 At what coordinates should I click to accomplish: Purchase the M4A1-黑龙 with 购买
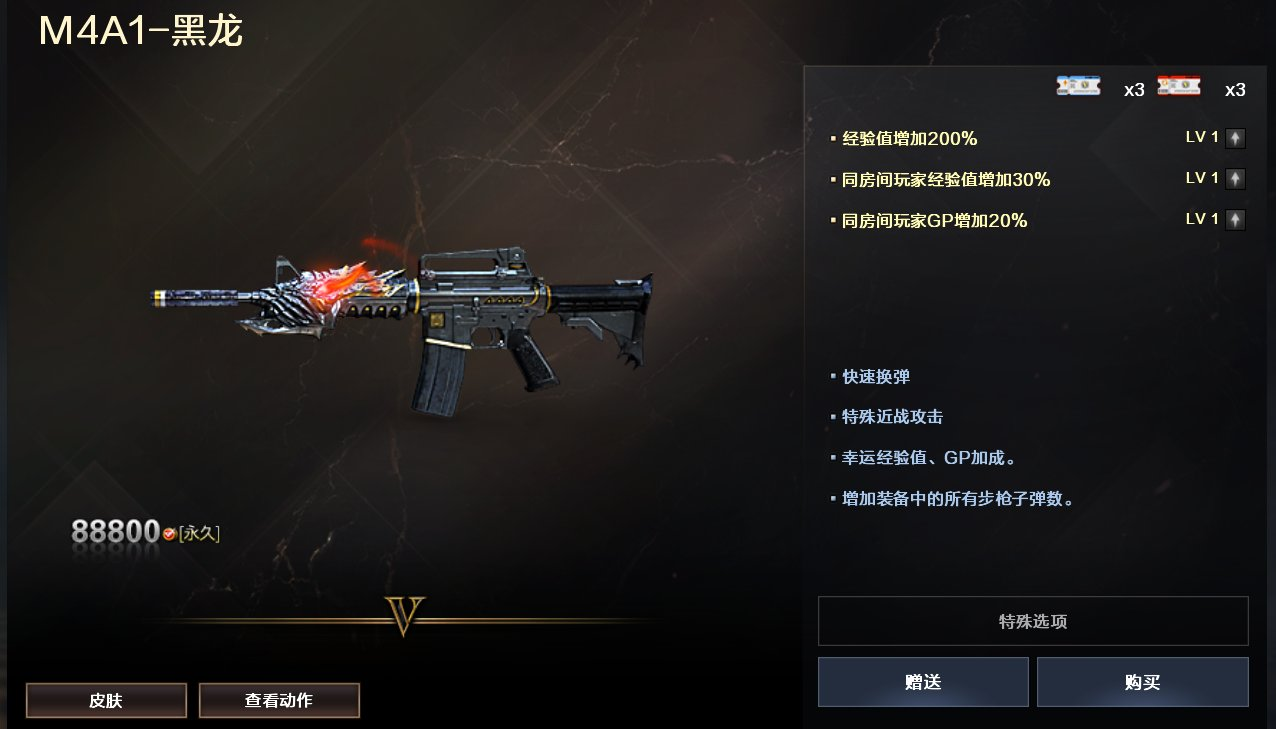[x=1142, y=682]
